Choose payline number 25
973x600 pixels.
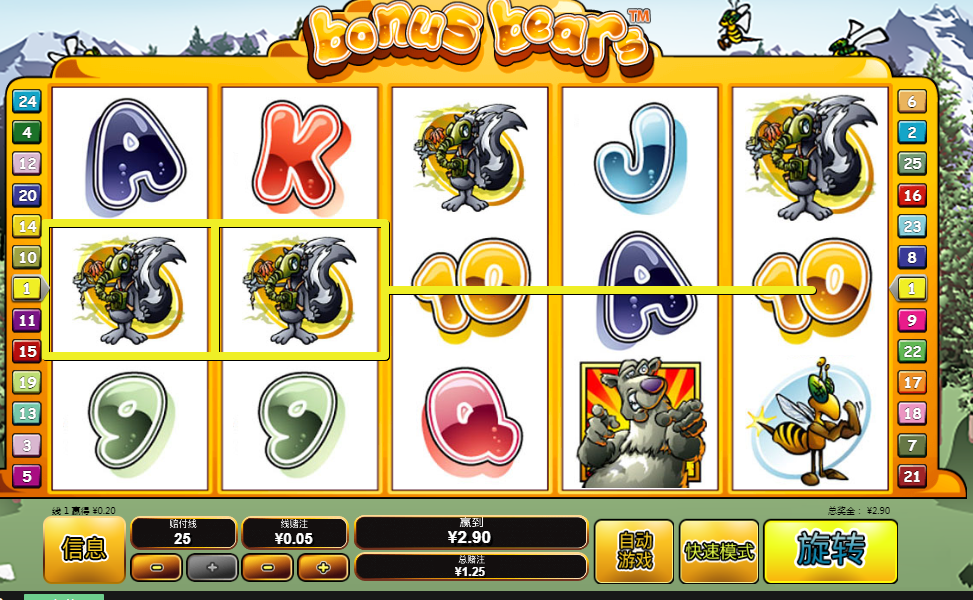coord(911,163)
